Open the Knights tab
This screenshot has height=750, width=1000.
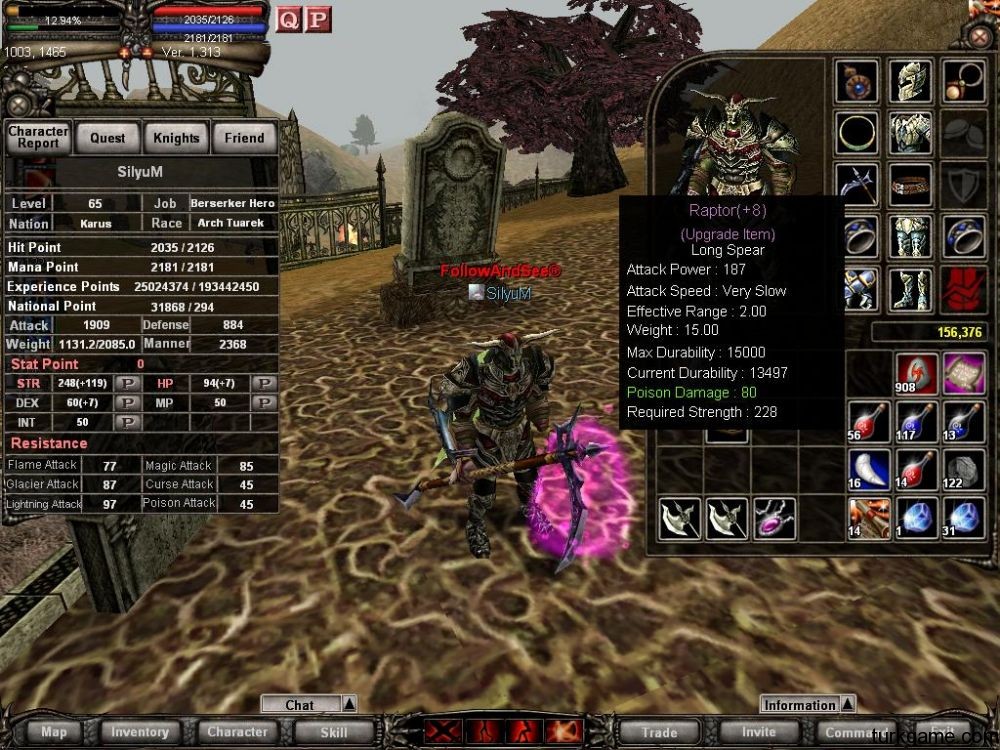pos(176,138)
